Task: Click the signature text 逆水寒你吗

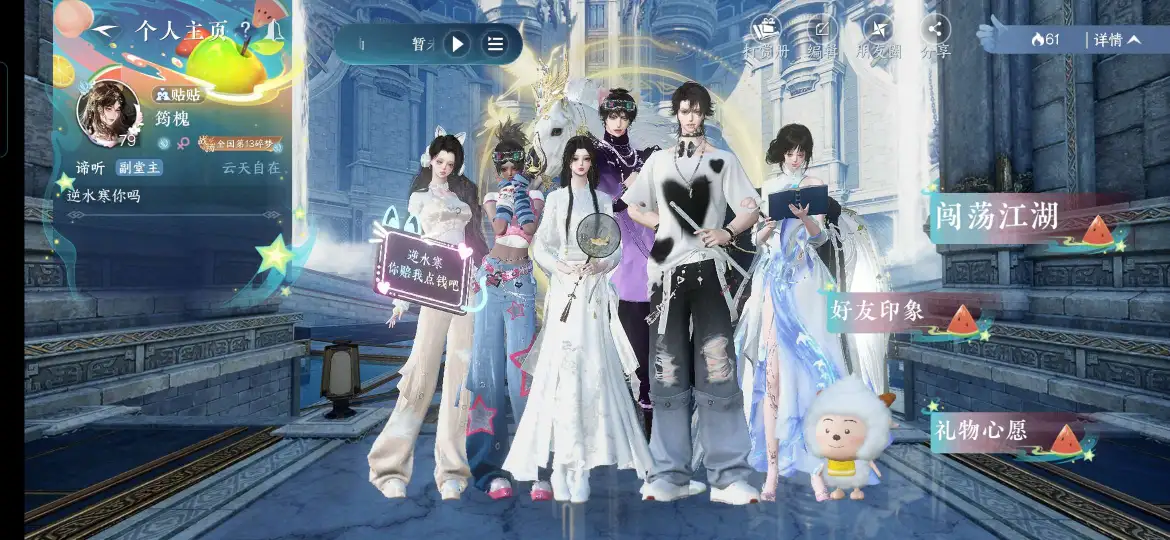Action: click(104, 196)
